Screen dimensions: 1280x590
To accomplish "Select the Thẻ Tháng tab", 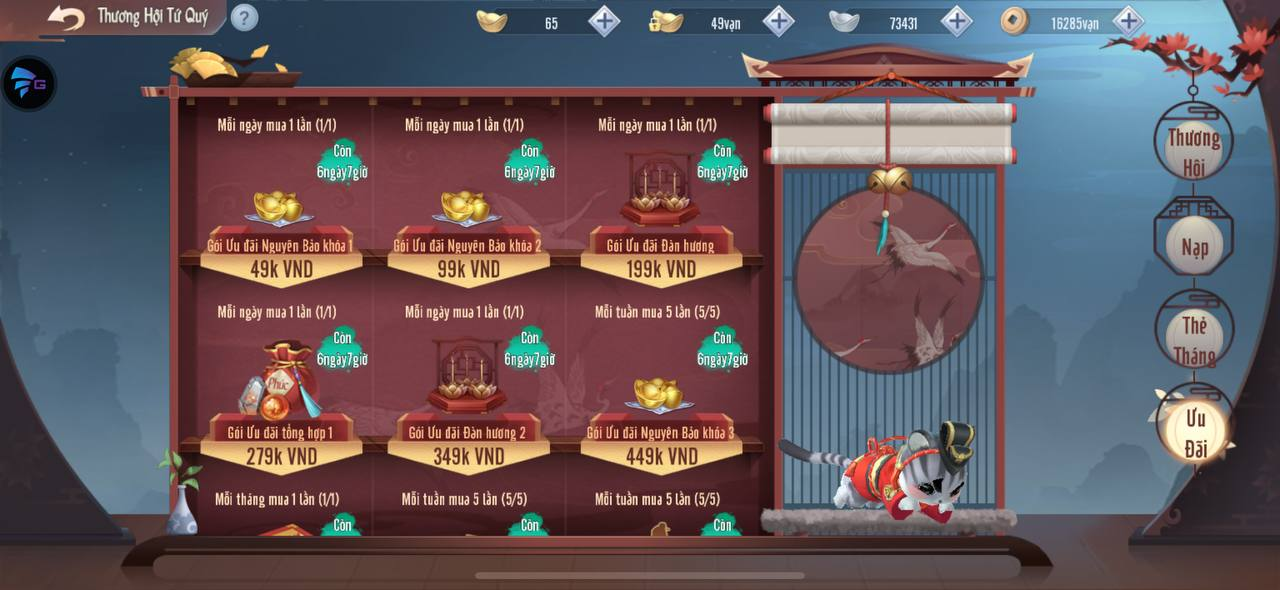I will pyautogui.click(x=1194, y=339).
